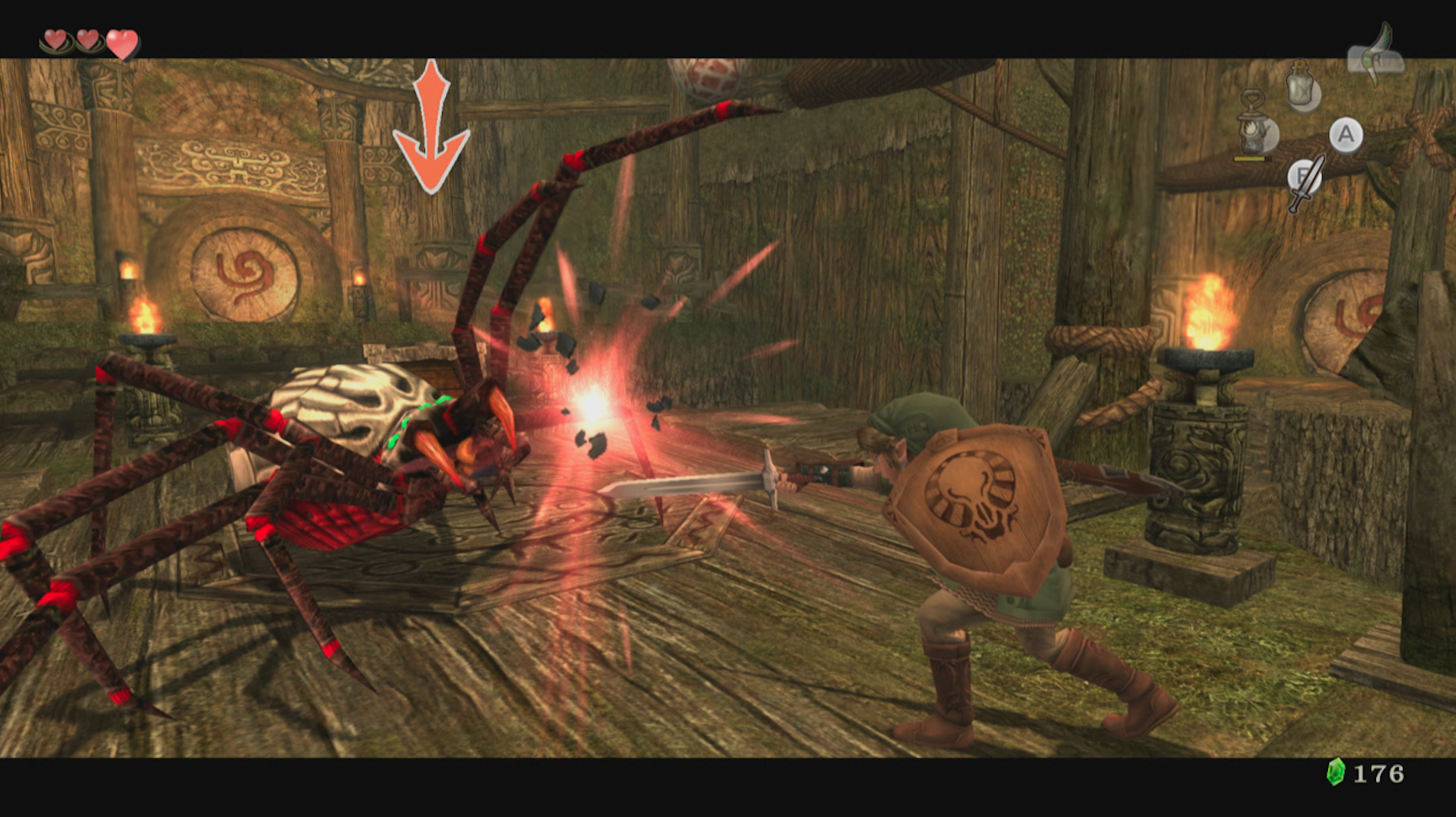The width and height of the screenshot is (1456, 817).
Task: Select the sword attack icon
Action: pyautogui.click(x=1304, y=182)
